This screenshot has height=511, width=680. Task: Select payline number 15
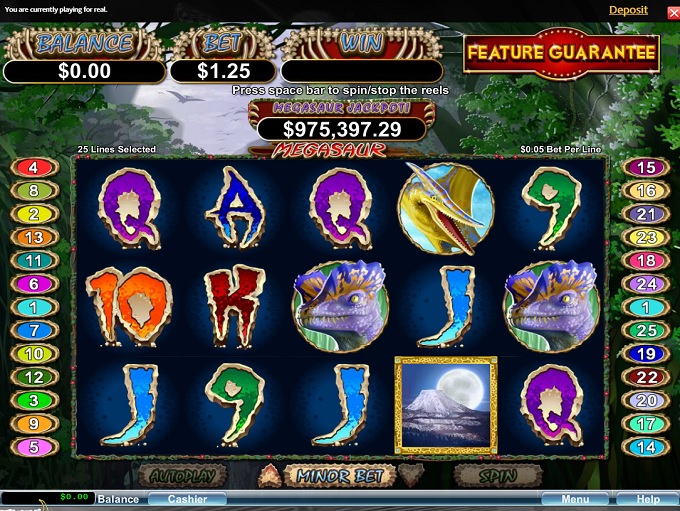coord(646,168)
